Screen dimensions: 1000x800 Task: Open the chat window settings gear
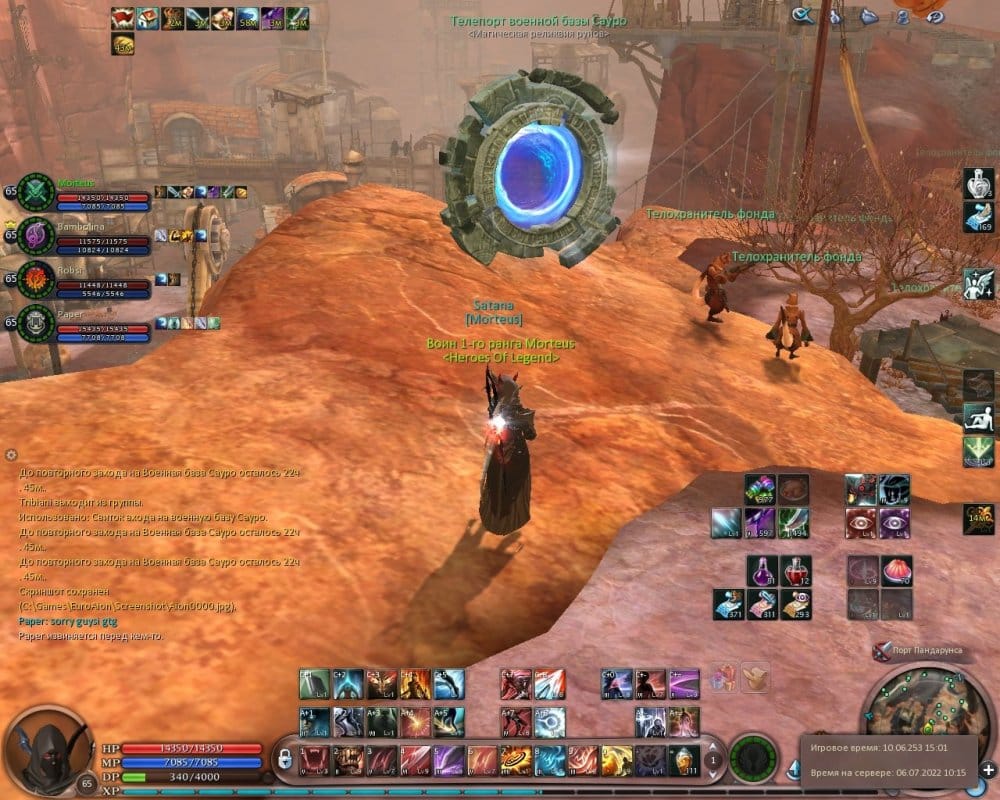pos(12,455)
